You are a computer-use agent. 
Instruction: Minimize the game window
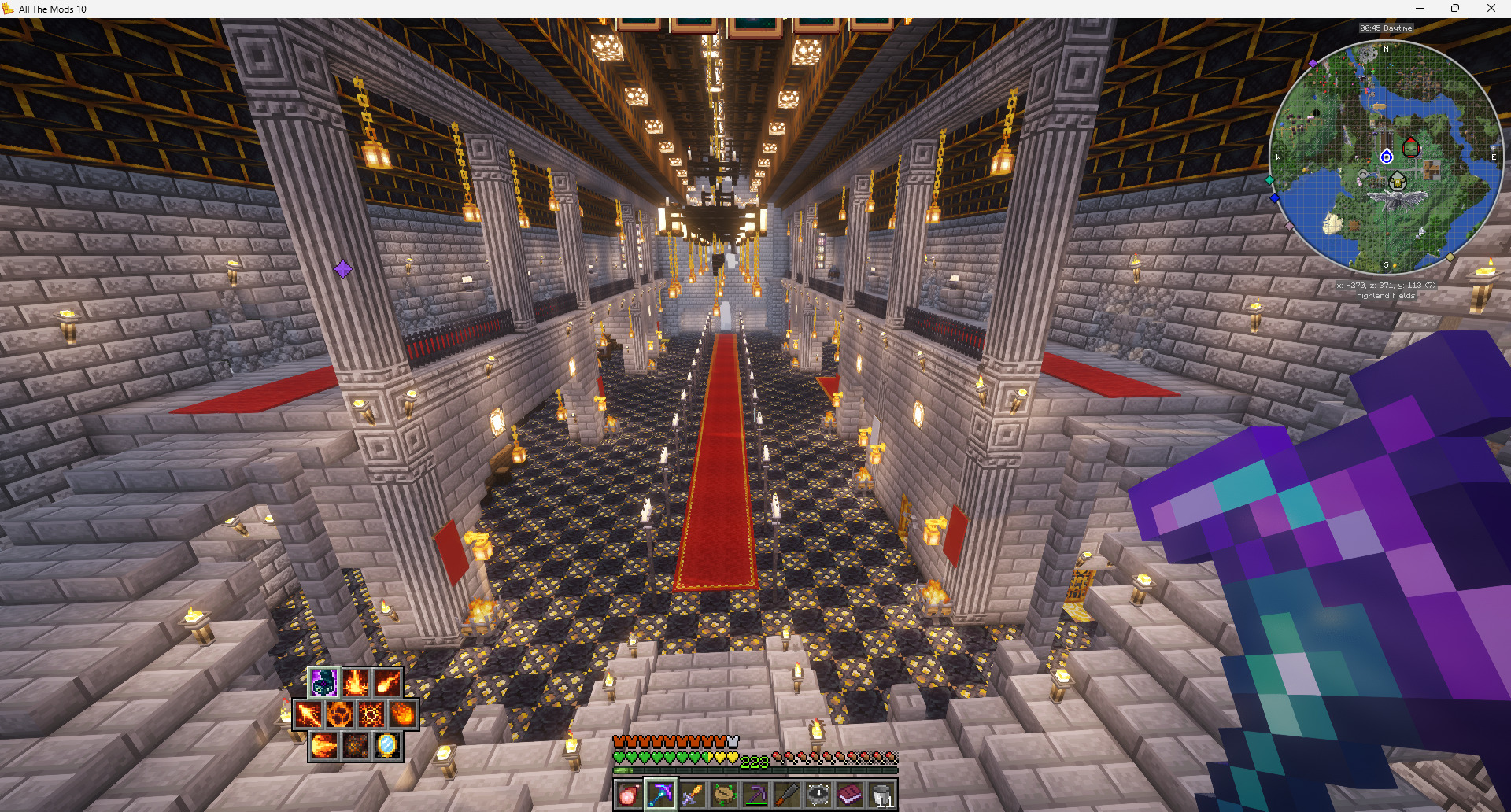point(1420,9)
